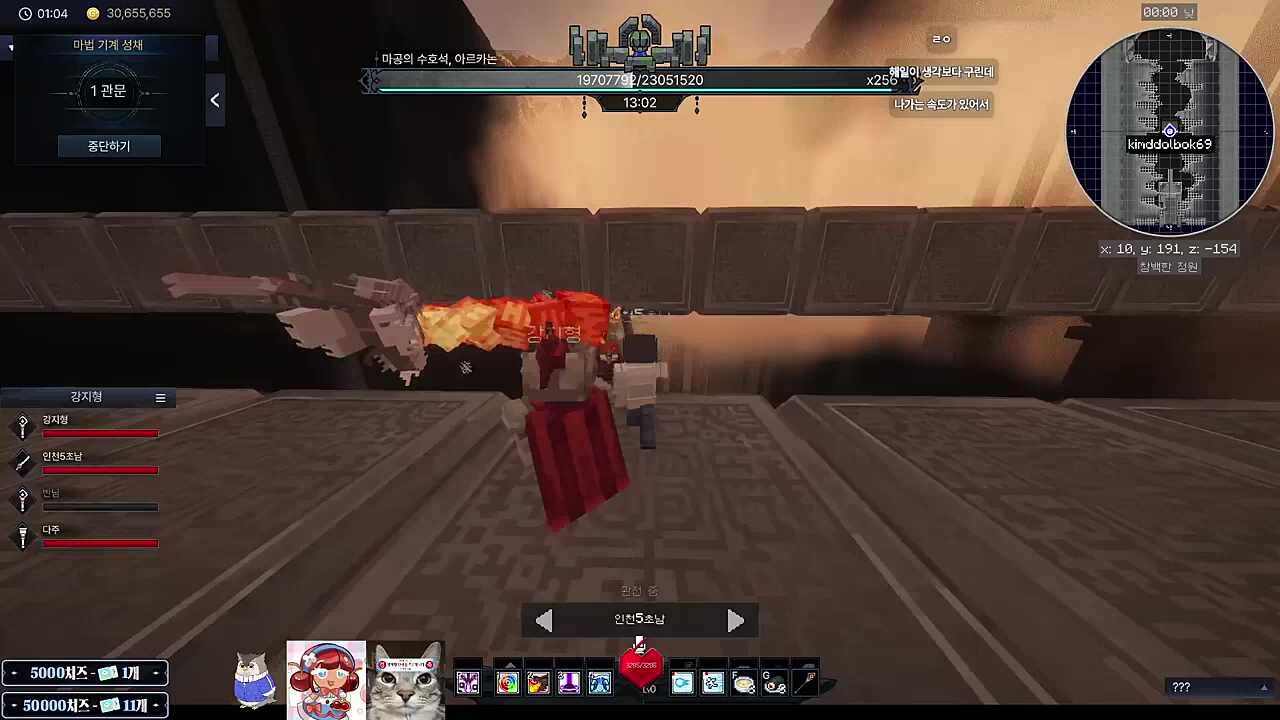
Task: Use the food bowl item slot
Action: pos(743,683)
